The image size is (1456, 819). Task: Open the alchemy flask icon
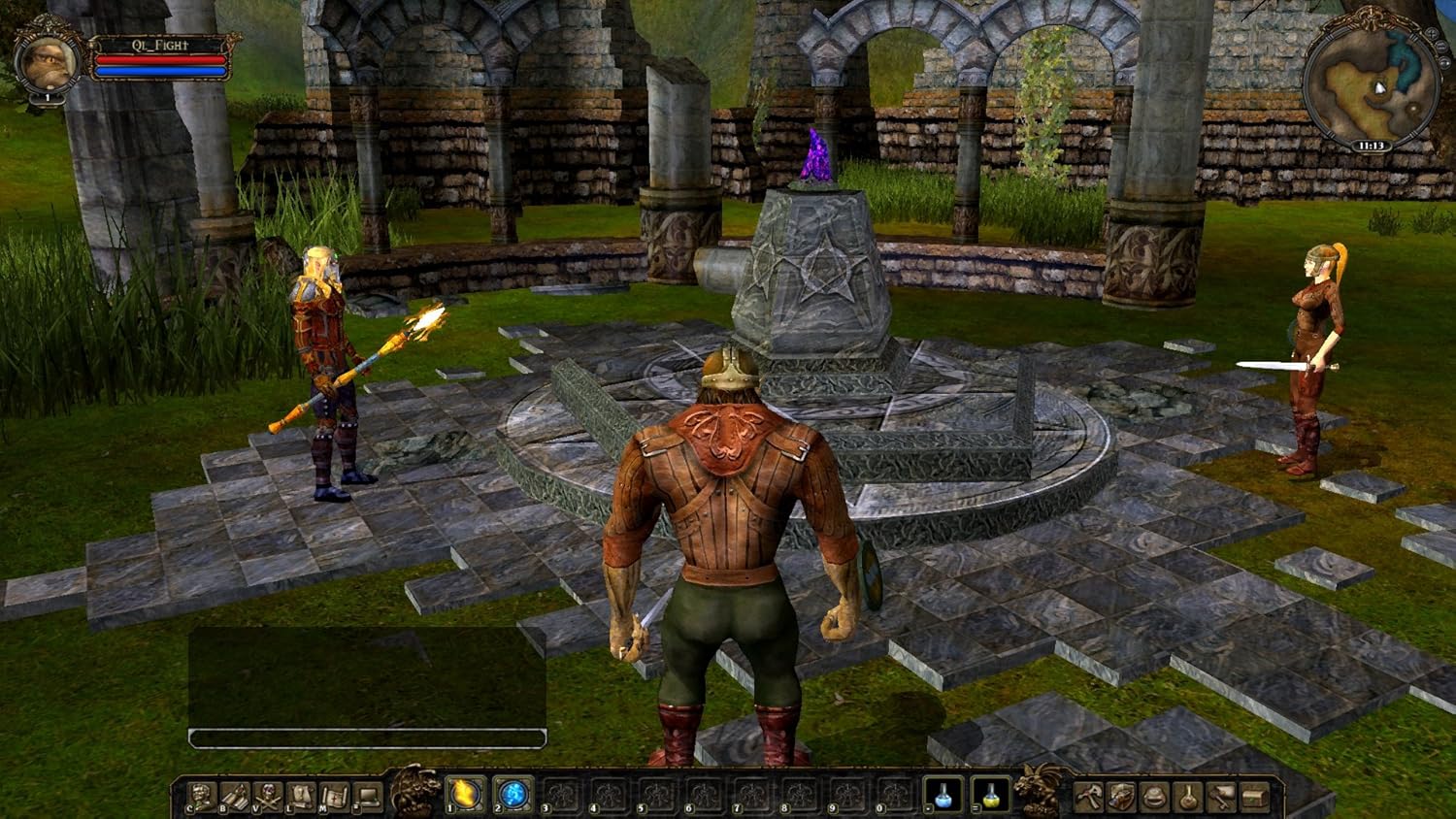point(1188,797)
